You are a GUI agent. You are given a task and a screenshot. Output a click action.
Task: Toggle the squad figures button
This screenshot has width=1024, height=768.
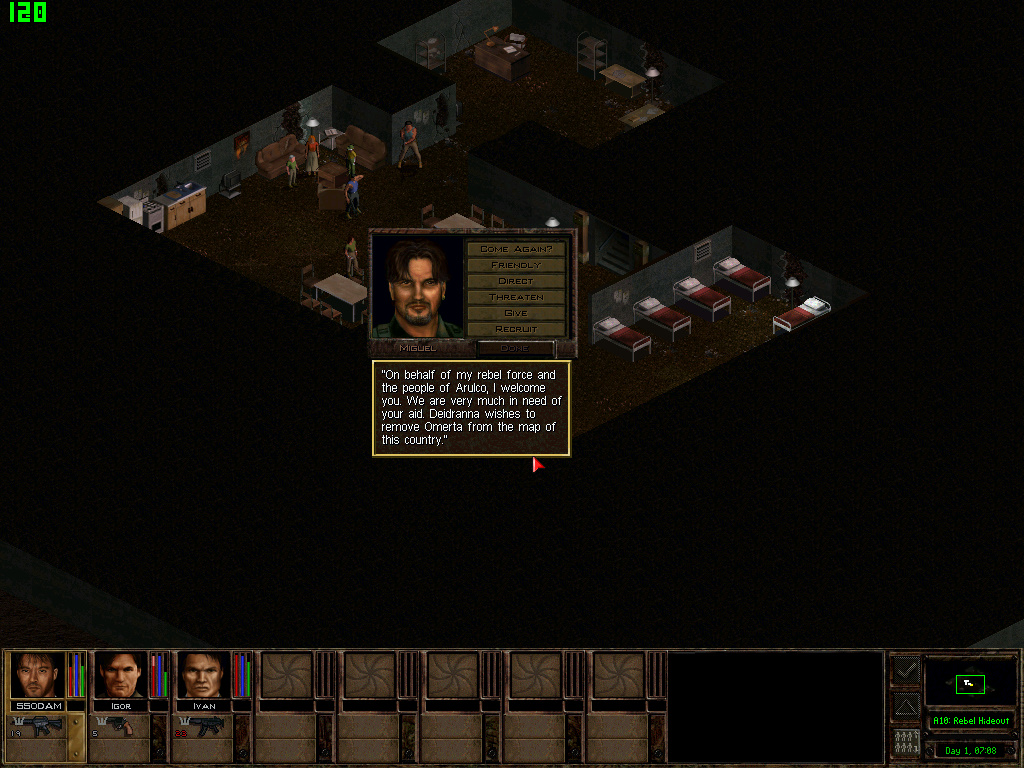pos(905,744)
